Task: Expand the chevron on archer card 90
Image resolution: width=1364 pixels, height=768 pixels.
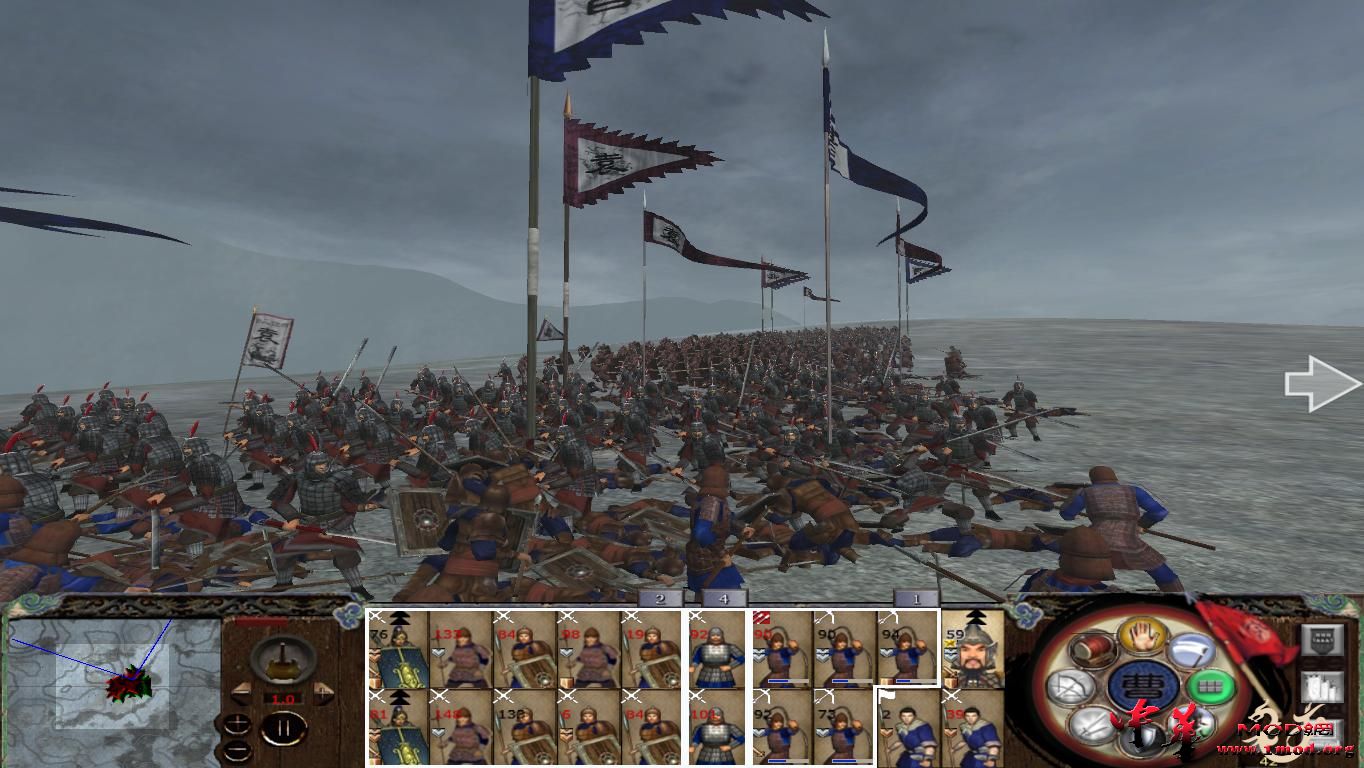Action: 820,654
